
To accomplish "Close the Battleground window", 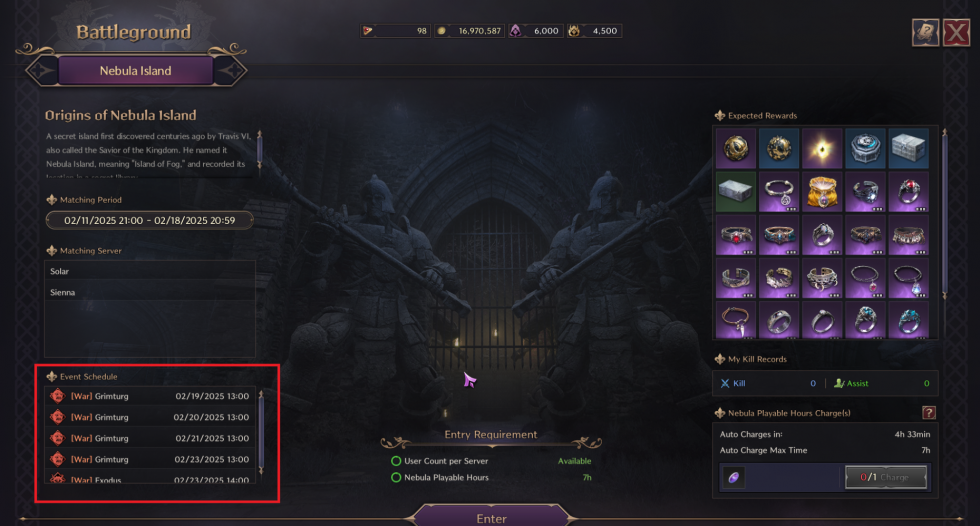I will click(958, 33).
